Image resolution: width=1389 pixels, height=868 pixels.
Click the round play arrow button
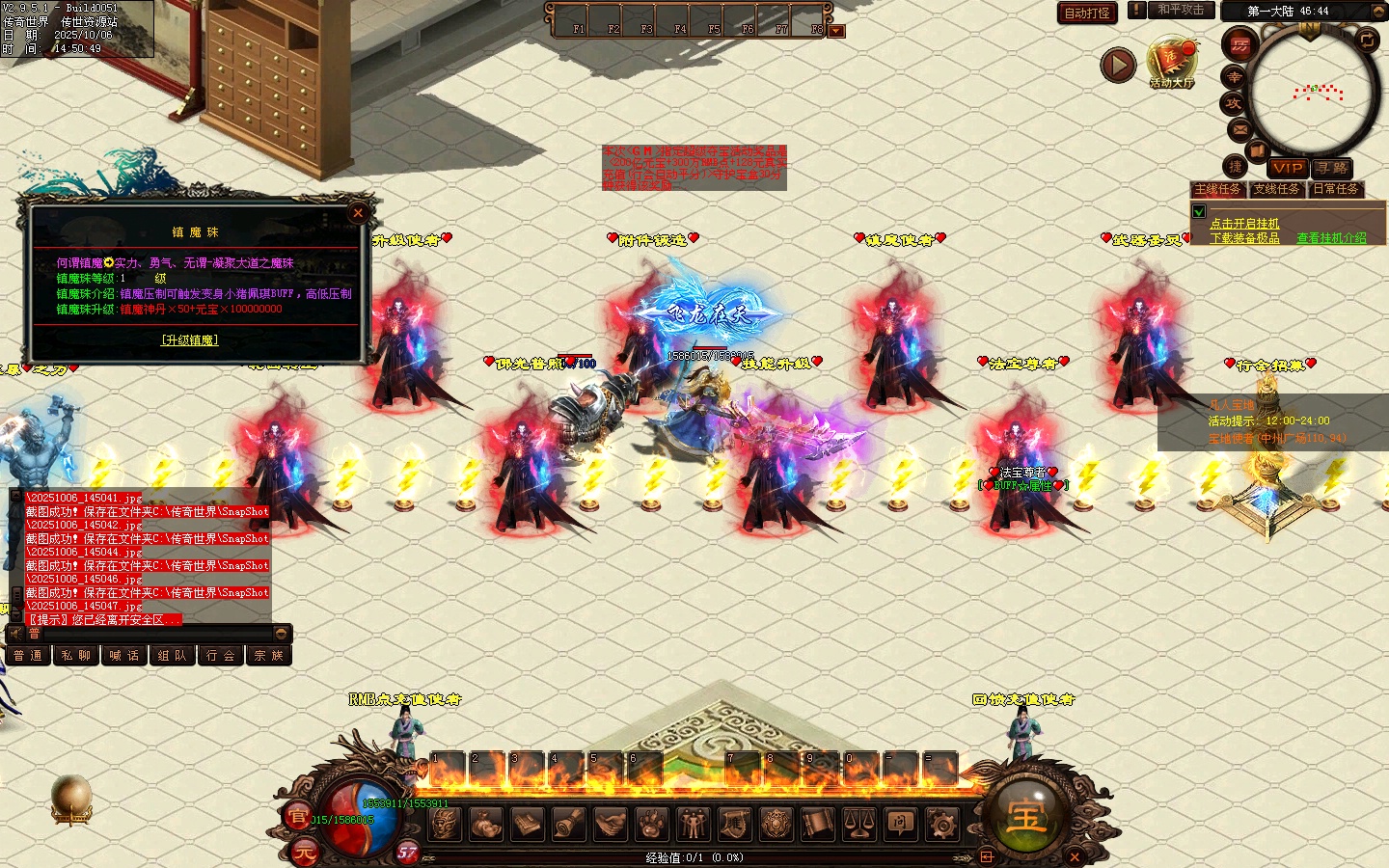[1118, 65]
